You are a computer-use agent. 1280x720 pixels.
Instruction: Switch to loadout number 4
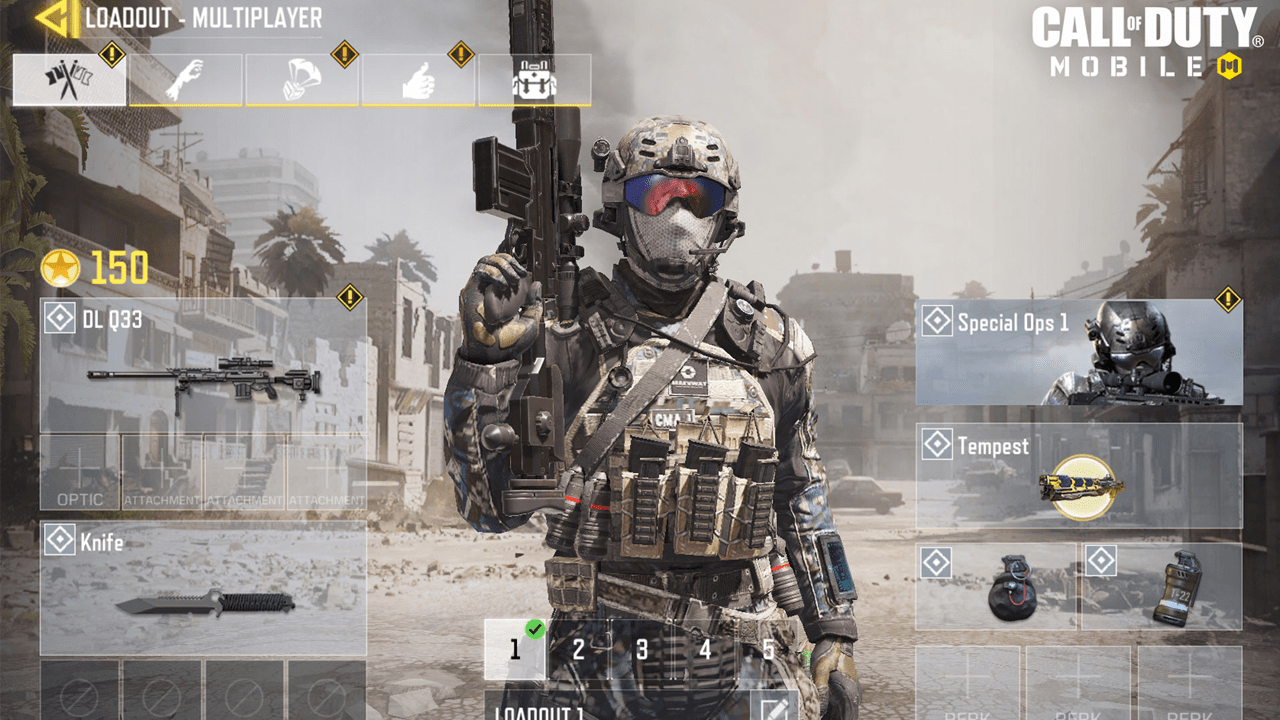(x=705, y=650)
